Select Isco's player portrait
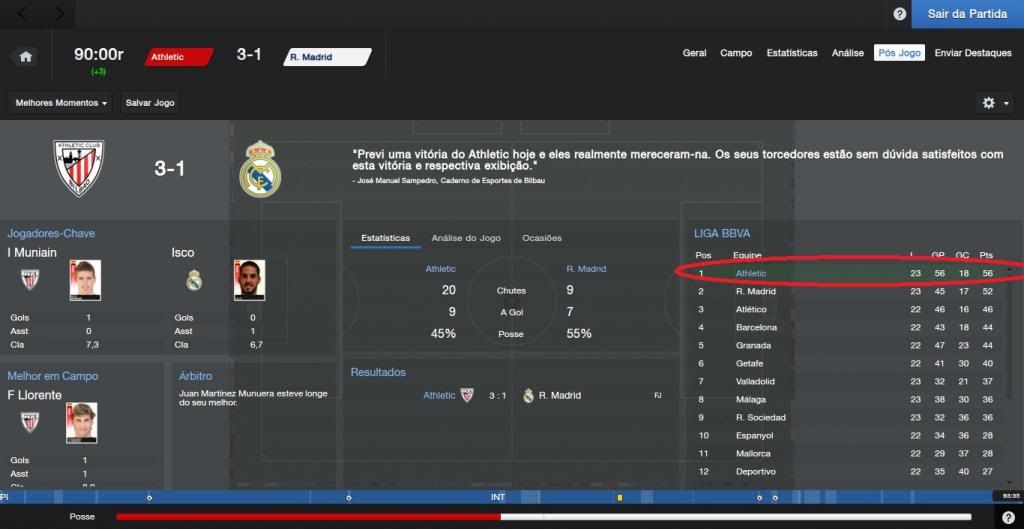The image size is (1024, 529). coord(250,280)
